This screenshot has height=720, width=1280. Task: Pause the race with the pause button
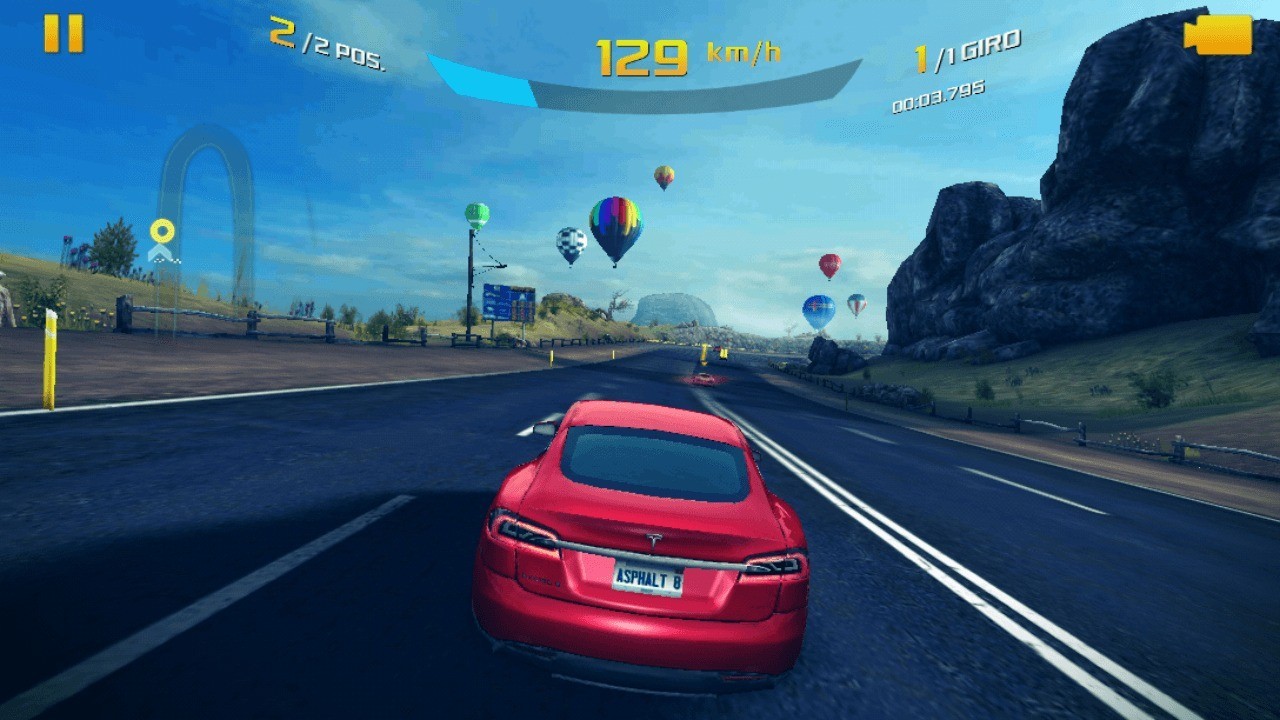[63, 34]
